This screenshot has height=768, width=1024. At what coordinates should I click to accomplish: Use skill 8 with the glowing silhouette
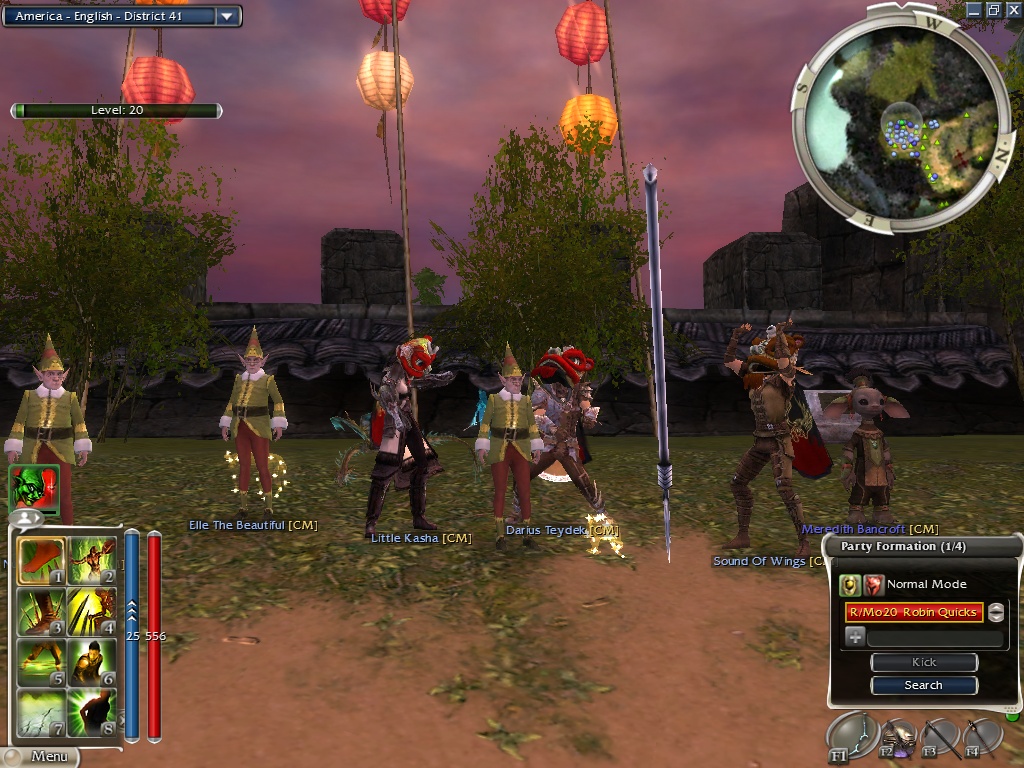pos(92,713)
